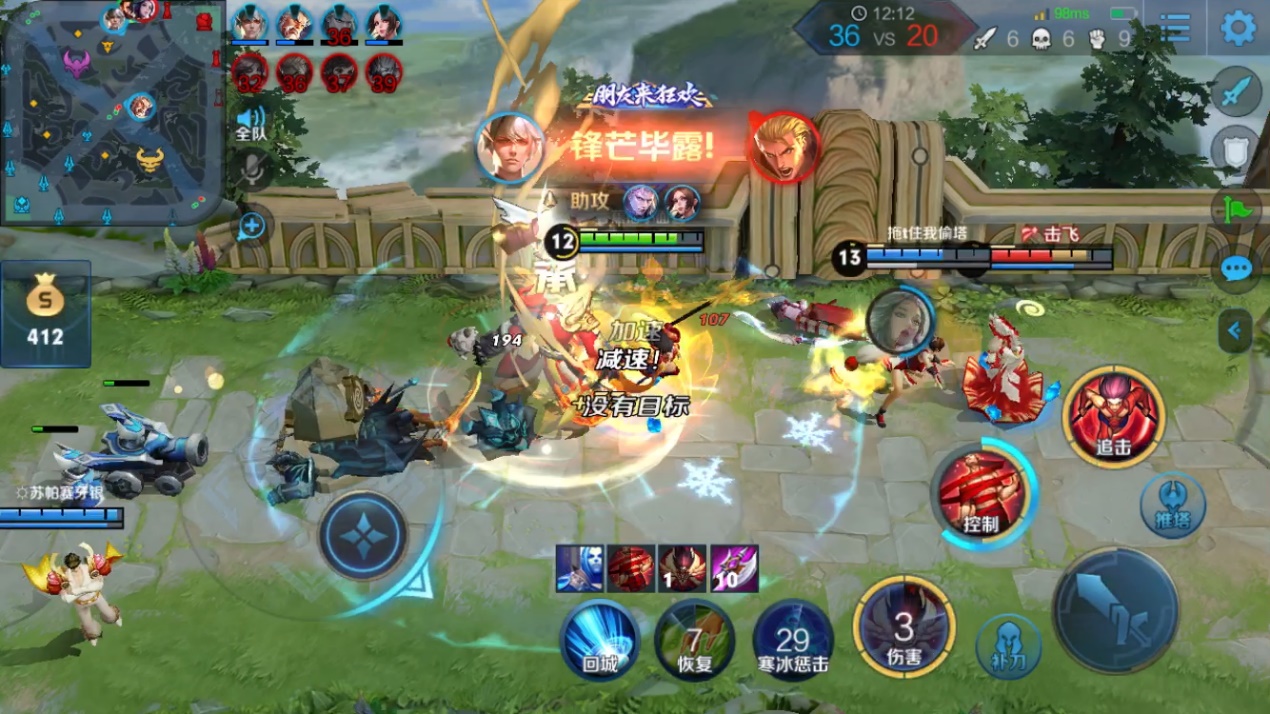The height and width of the screenshot is (714, 1270).
Task: Trigger the 伤害 skill button
Action: coord(903,628)
